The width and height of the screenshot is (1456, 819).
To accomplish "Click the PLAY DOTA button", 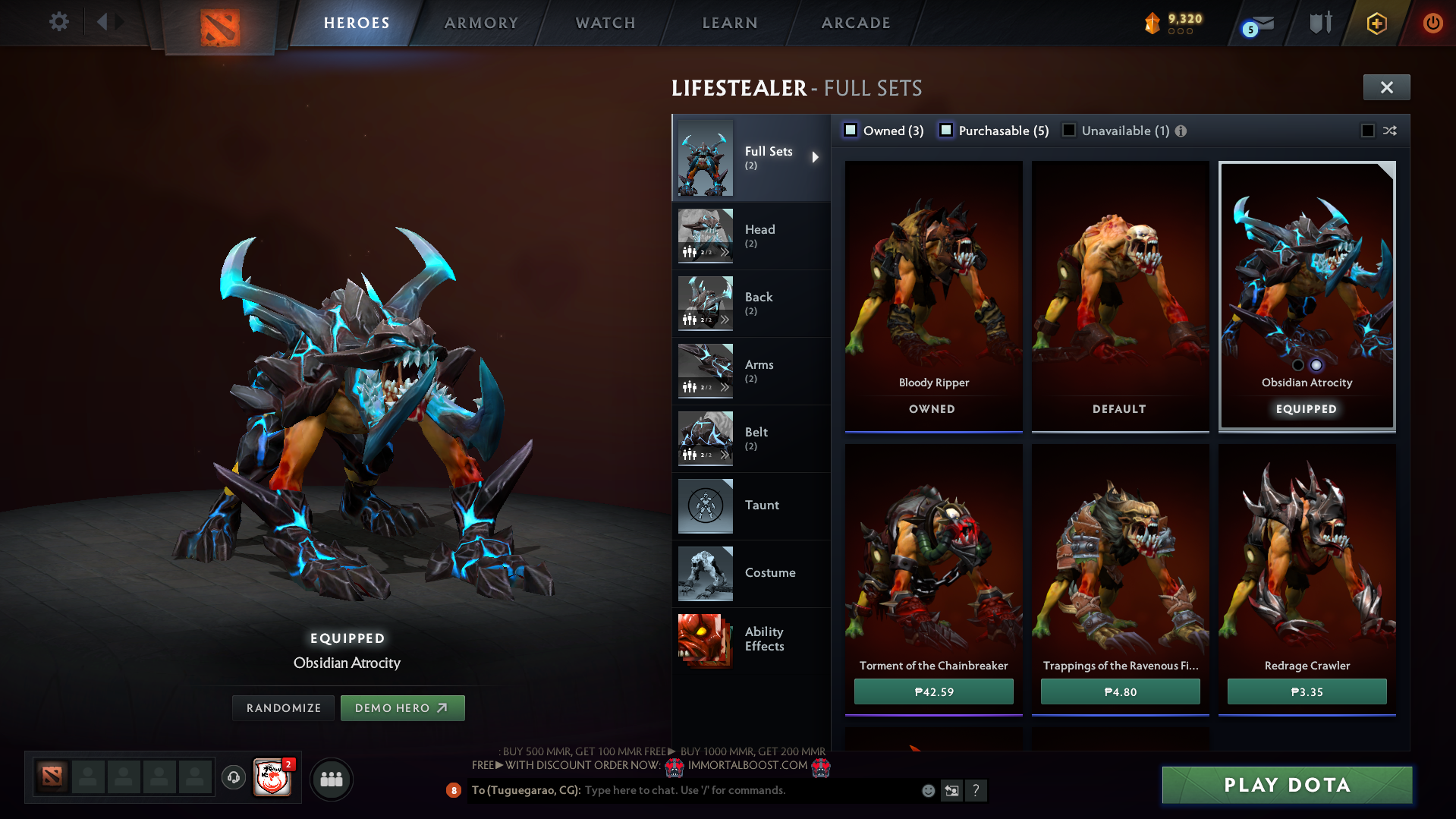I will [1286, 785].
